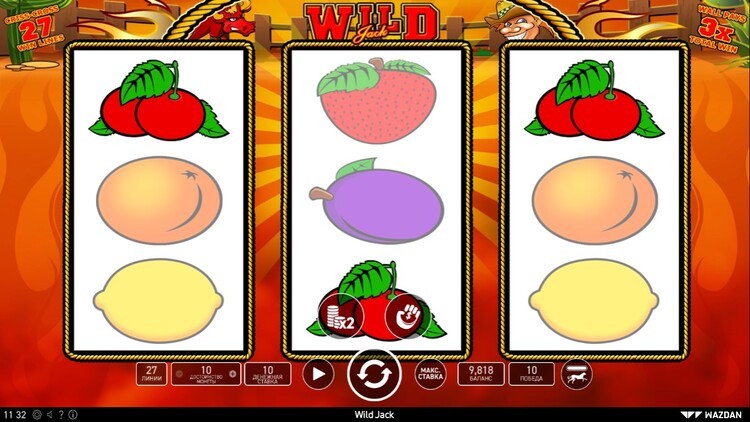Collect the win with the hand icon button
The image size is (750, 422).
point(407,317)
